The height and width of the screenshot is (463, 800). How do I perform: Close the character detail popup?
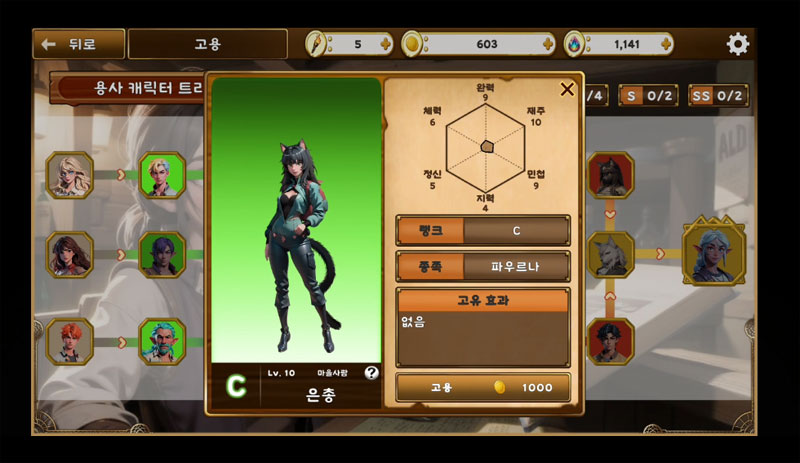click(x=567, y=89)
